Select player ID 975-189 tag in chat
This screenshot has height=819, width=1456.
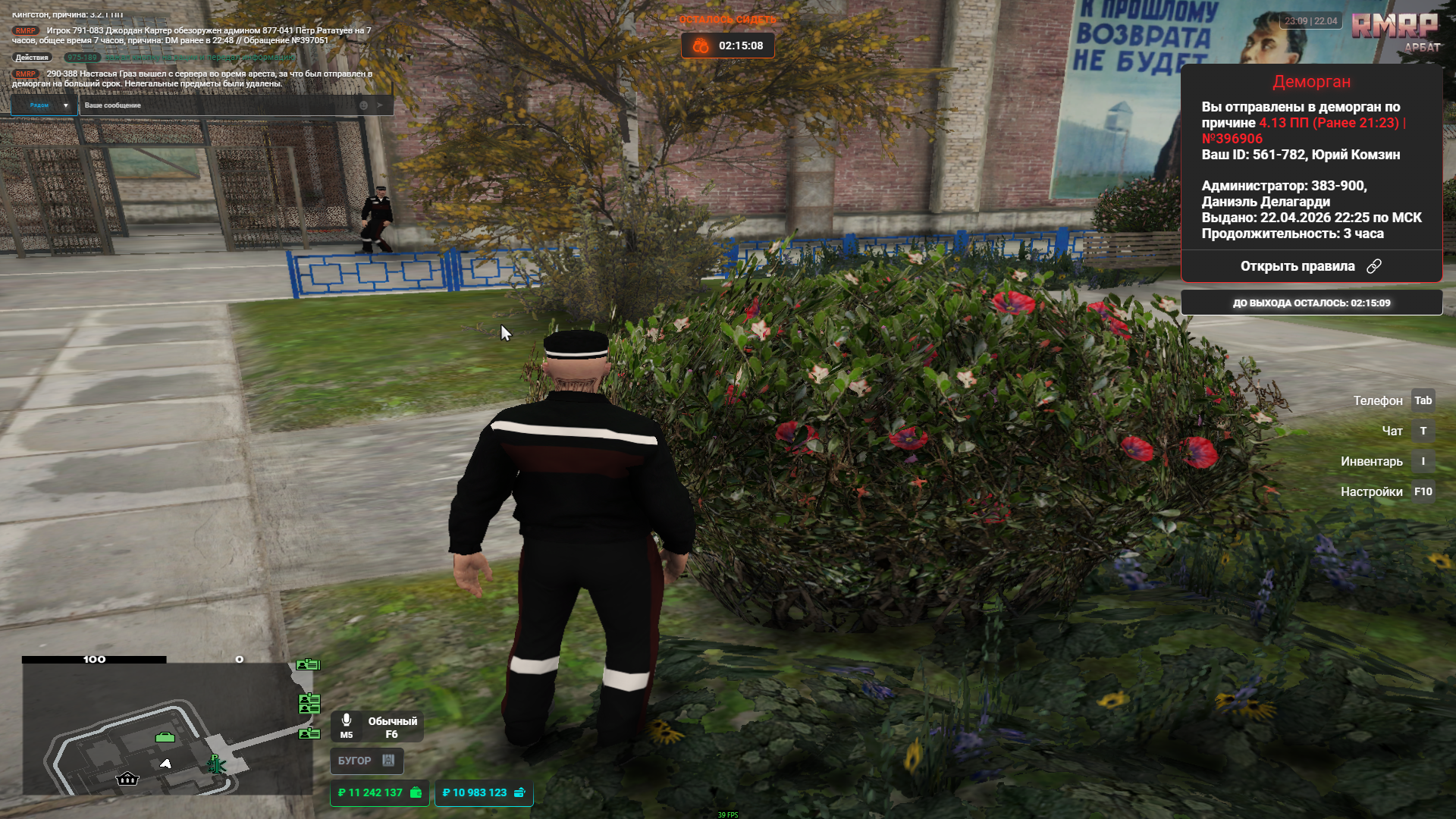82,58
